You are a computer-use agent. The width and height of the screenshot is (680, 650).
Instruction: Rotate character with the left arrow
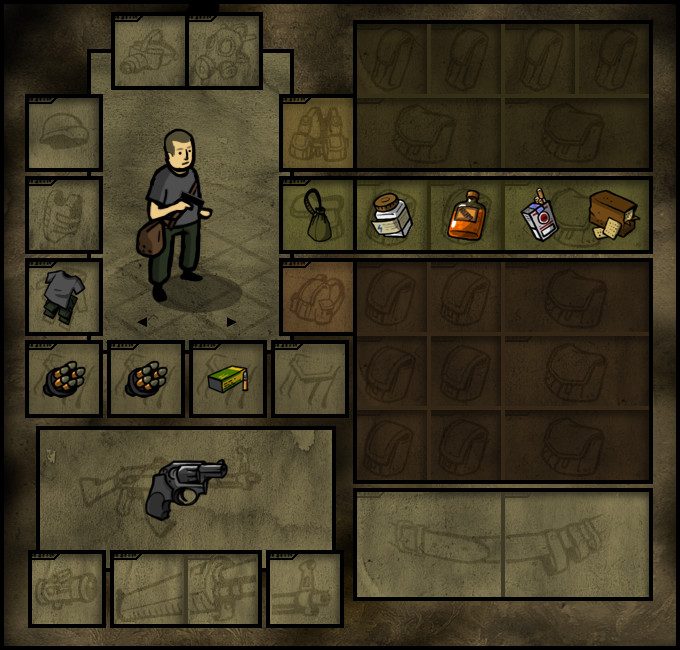pyautogui.click(x=142, y=322)
